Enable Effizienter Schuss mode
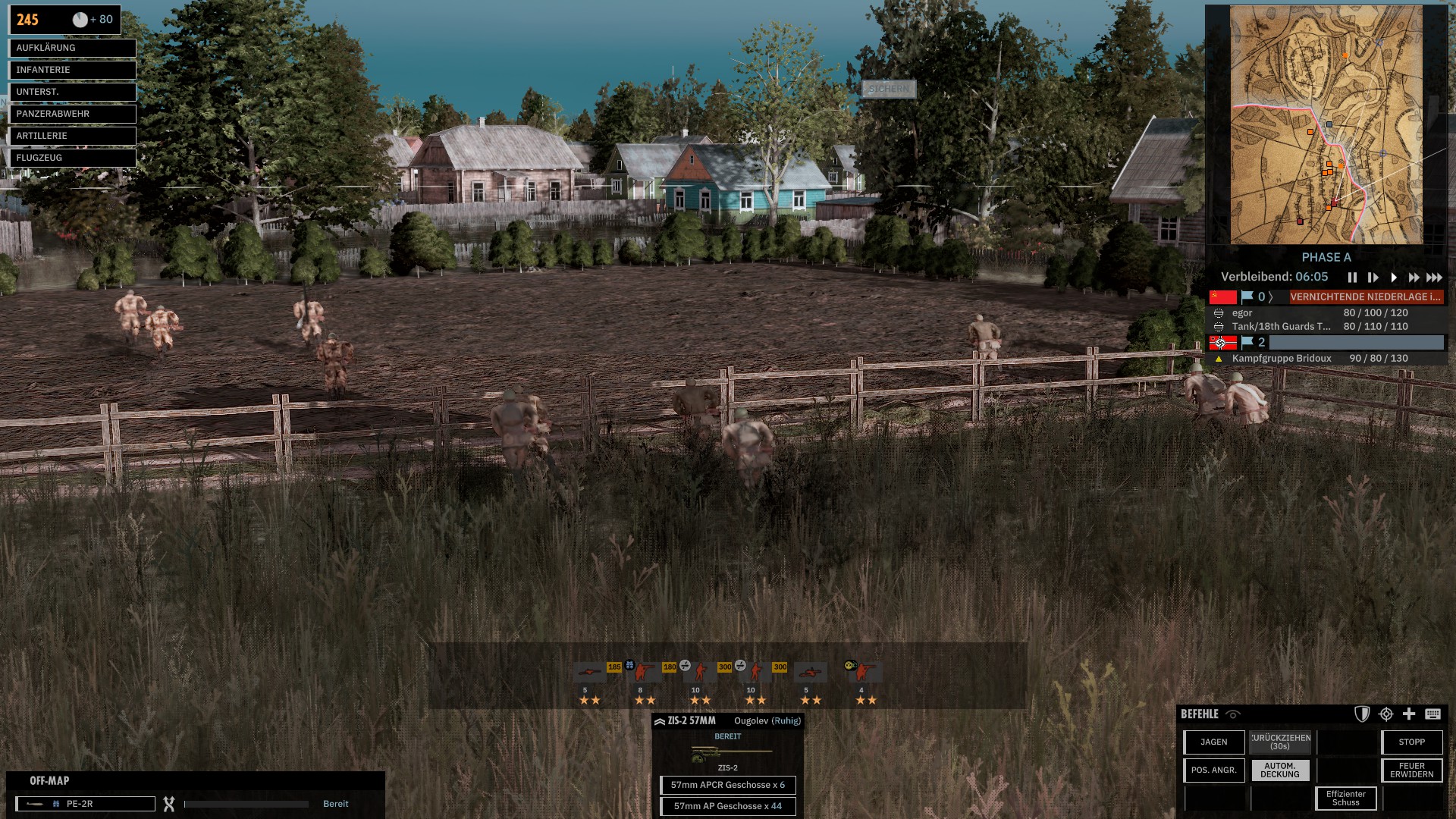1456x819 pixels. (1345, 799)
